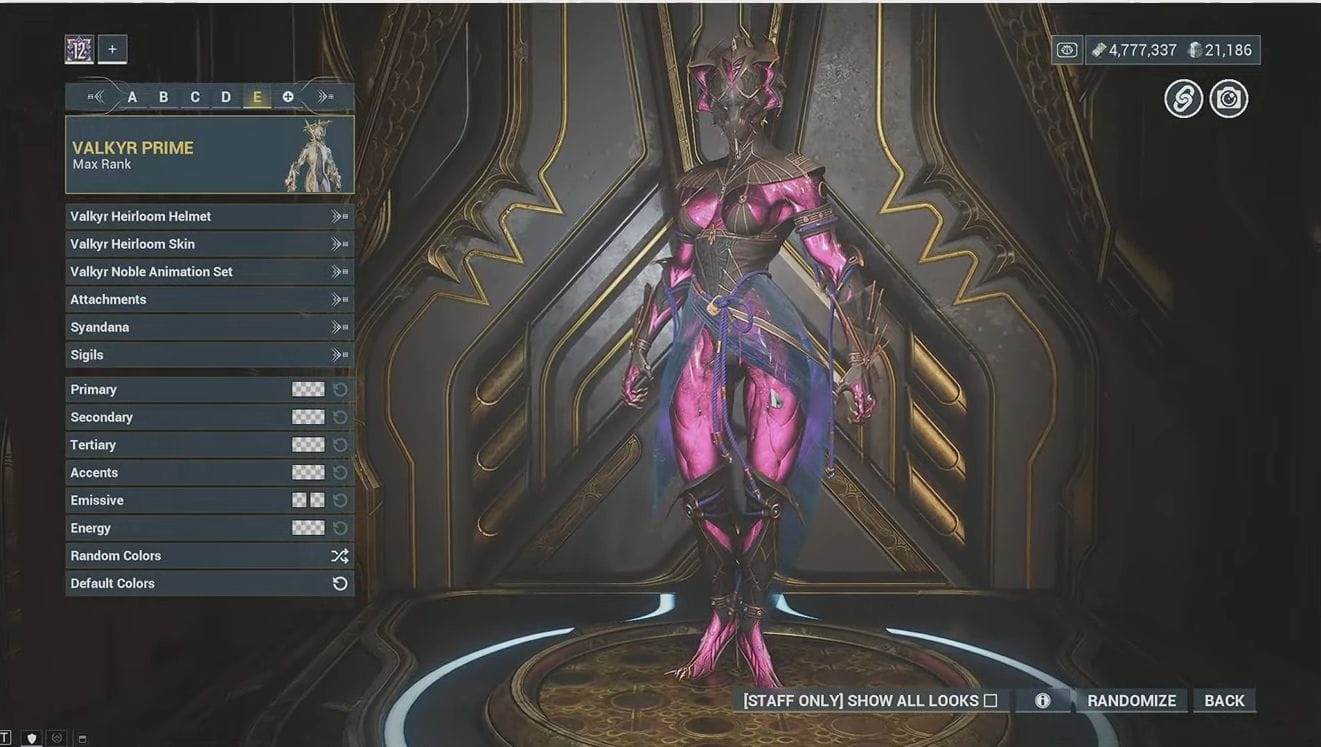
Task: Select config tab D
Action: point(225,96)
